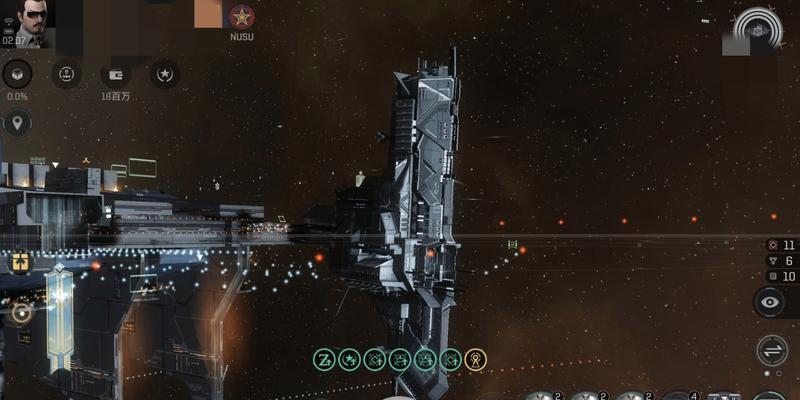Select the green Z status icon
Image resolution: width=800 pixels, height=400 pixels.
[323, 359]
